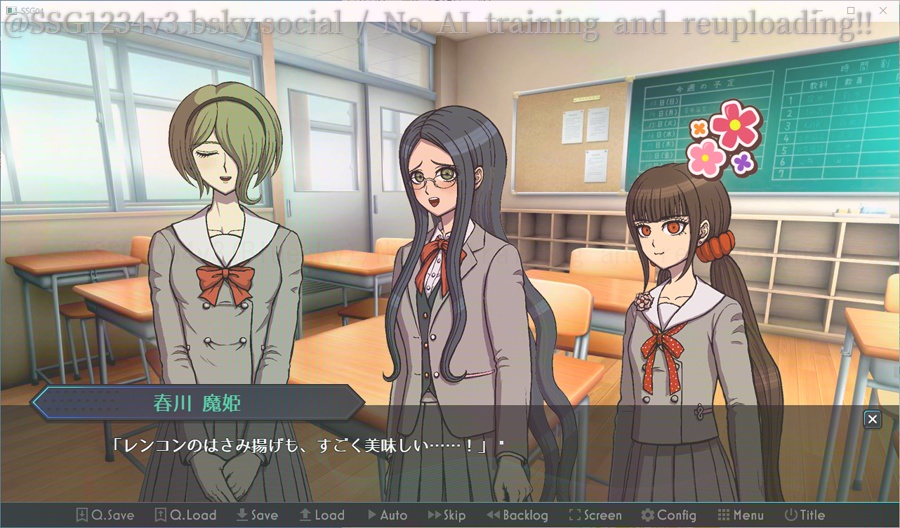Open the Load menu

(x=321, y=515)
